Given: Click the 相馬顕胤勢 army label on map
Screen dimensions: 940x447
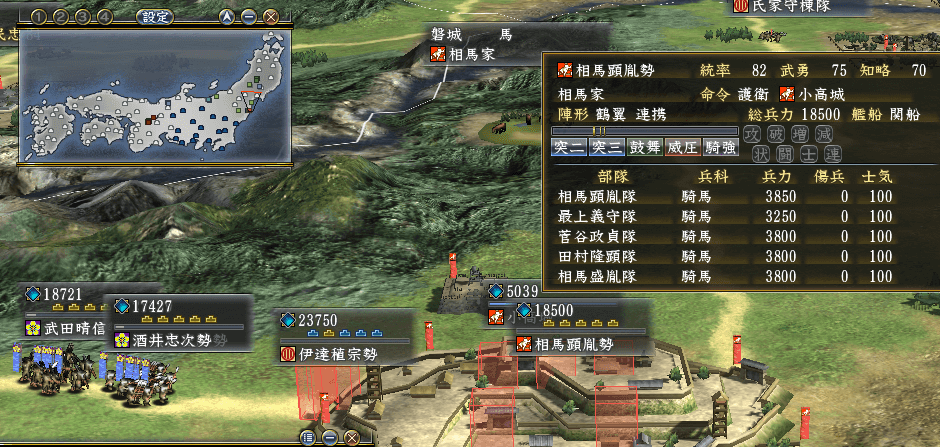Looking at the screenshot, I should [x=578, y=344].
